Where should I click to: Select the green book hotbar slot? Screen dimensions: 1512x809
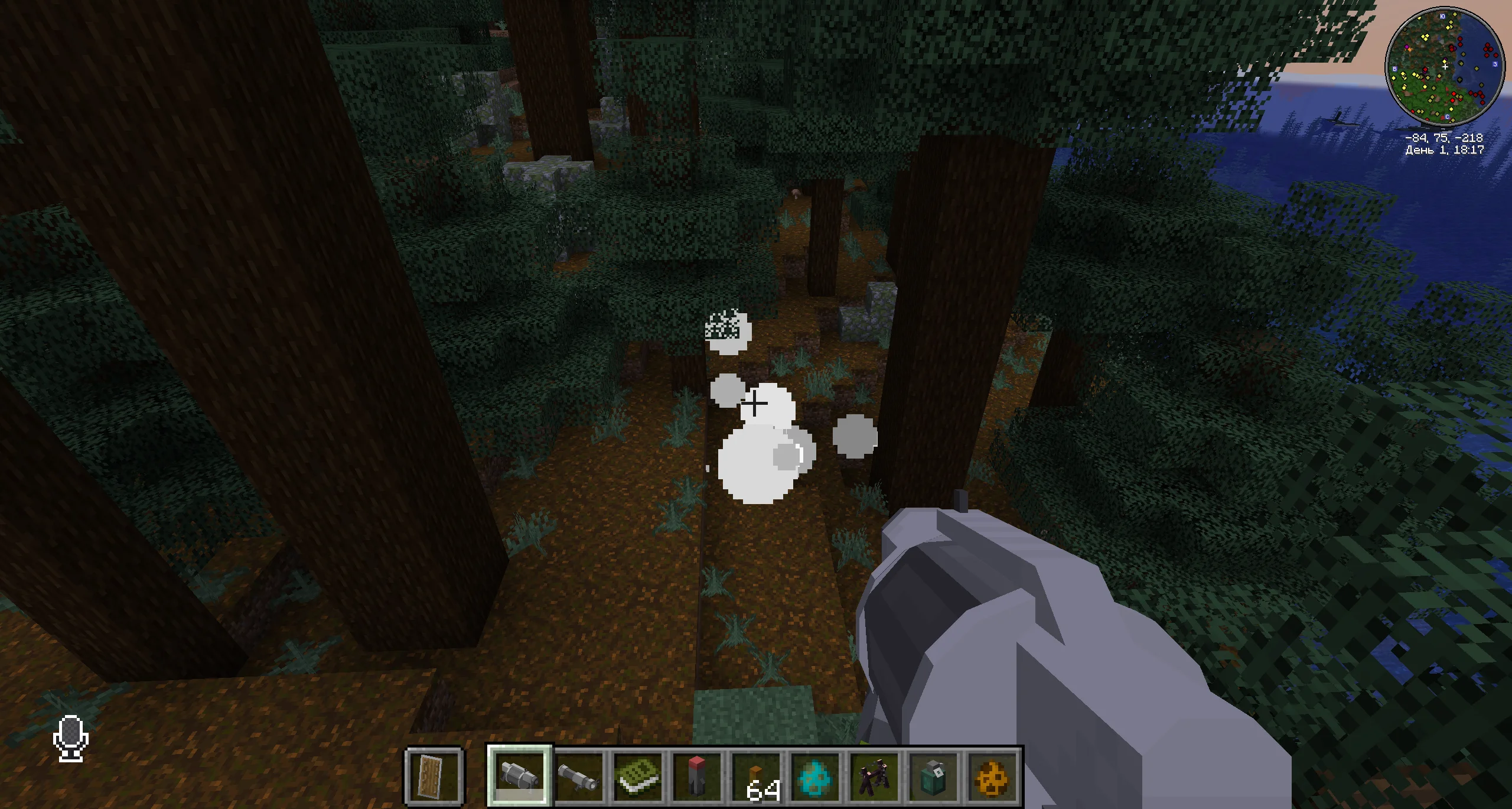pos(638,775)
